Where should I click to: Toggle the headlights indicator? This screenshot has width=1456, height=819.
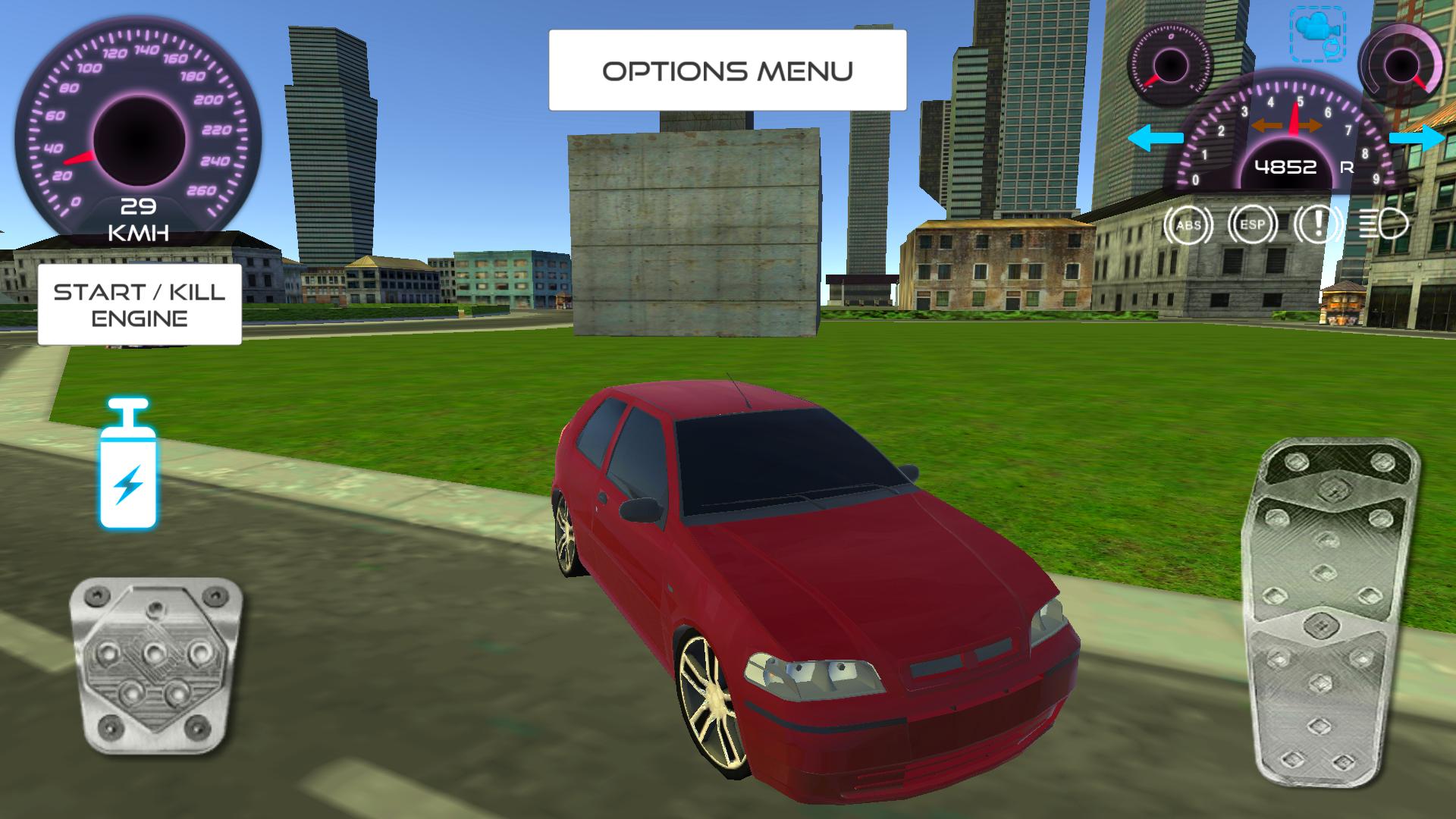click(1382, 224)
